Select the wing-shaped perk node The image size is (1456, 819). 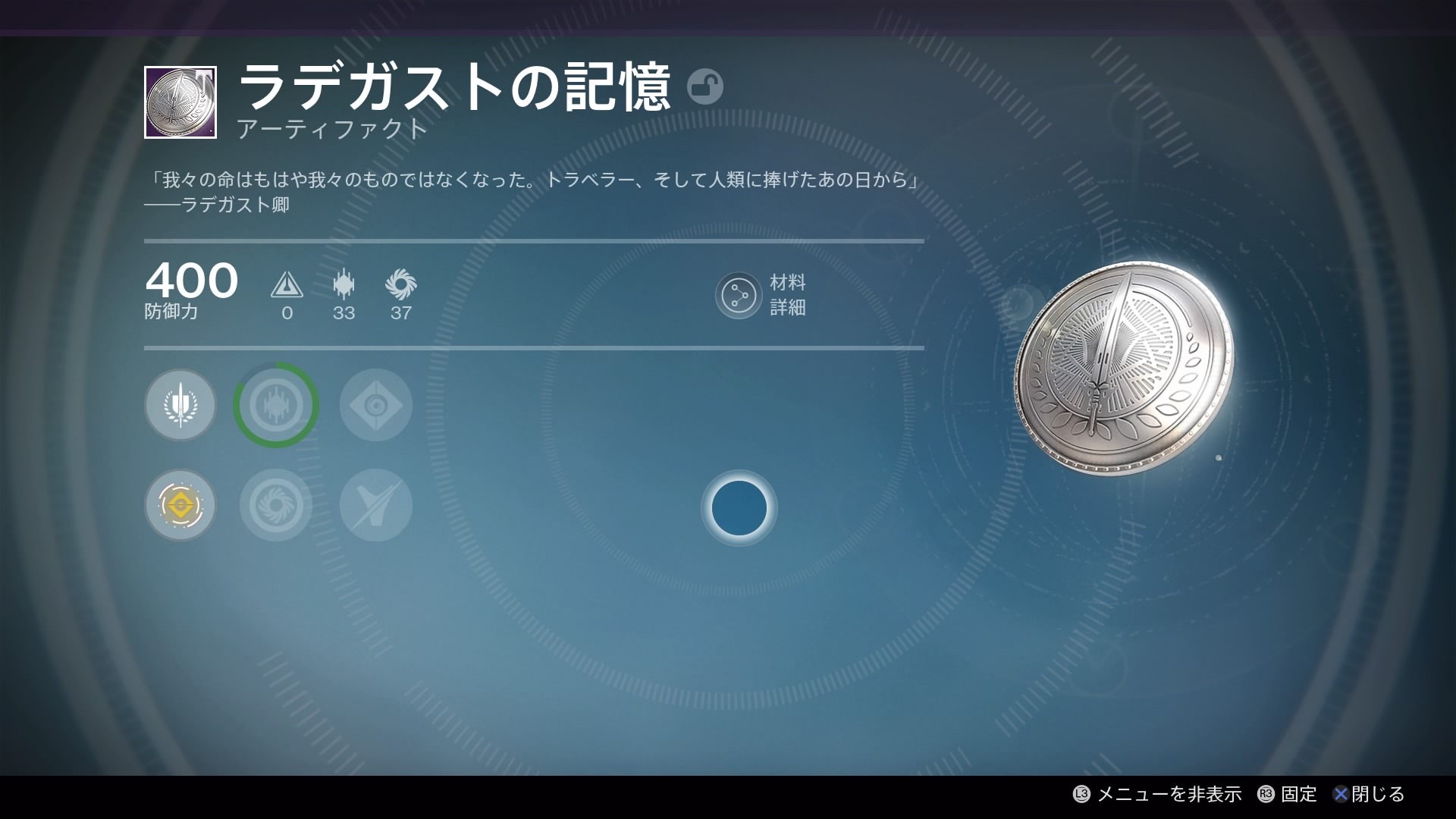[x=375, y=505]
